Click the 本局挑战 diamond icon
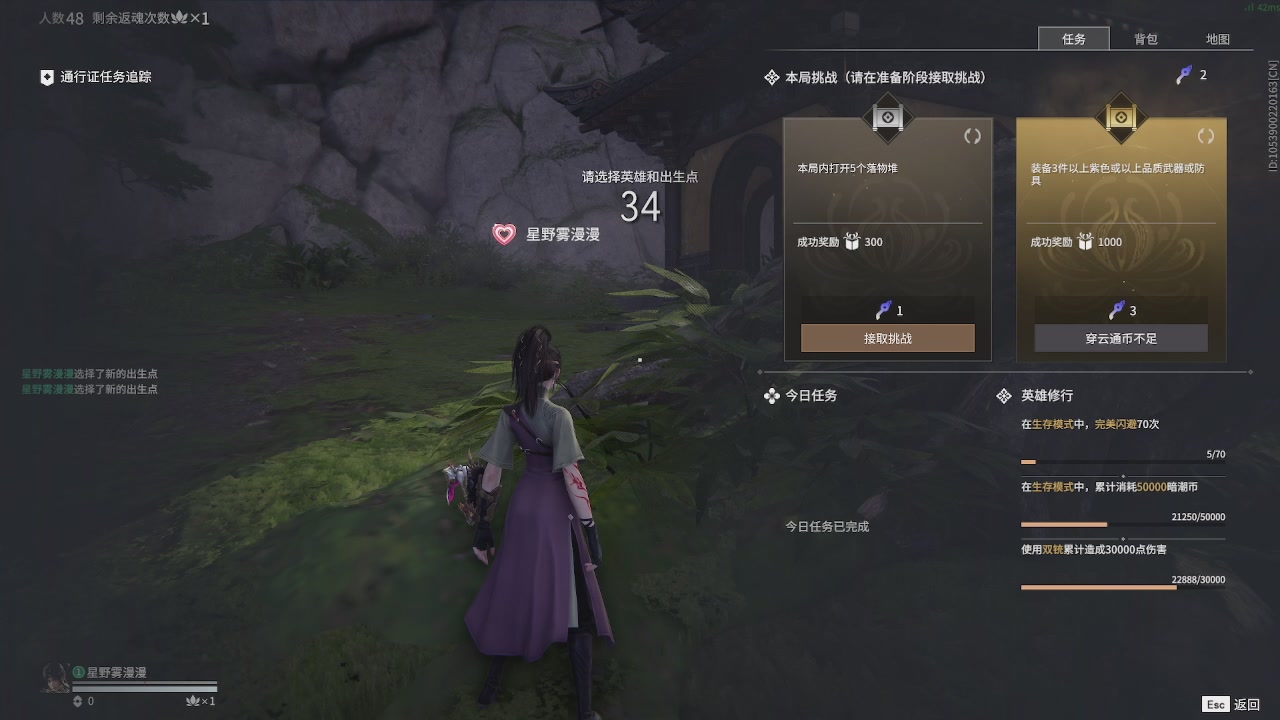1280x720 pixels. point(771,77)
